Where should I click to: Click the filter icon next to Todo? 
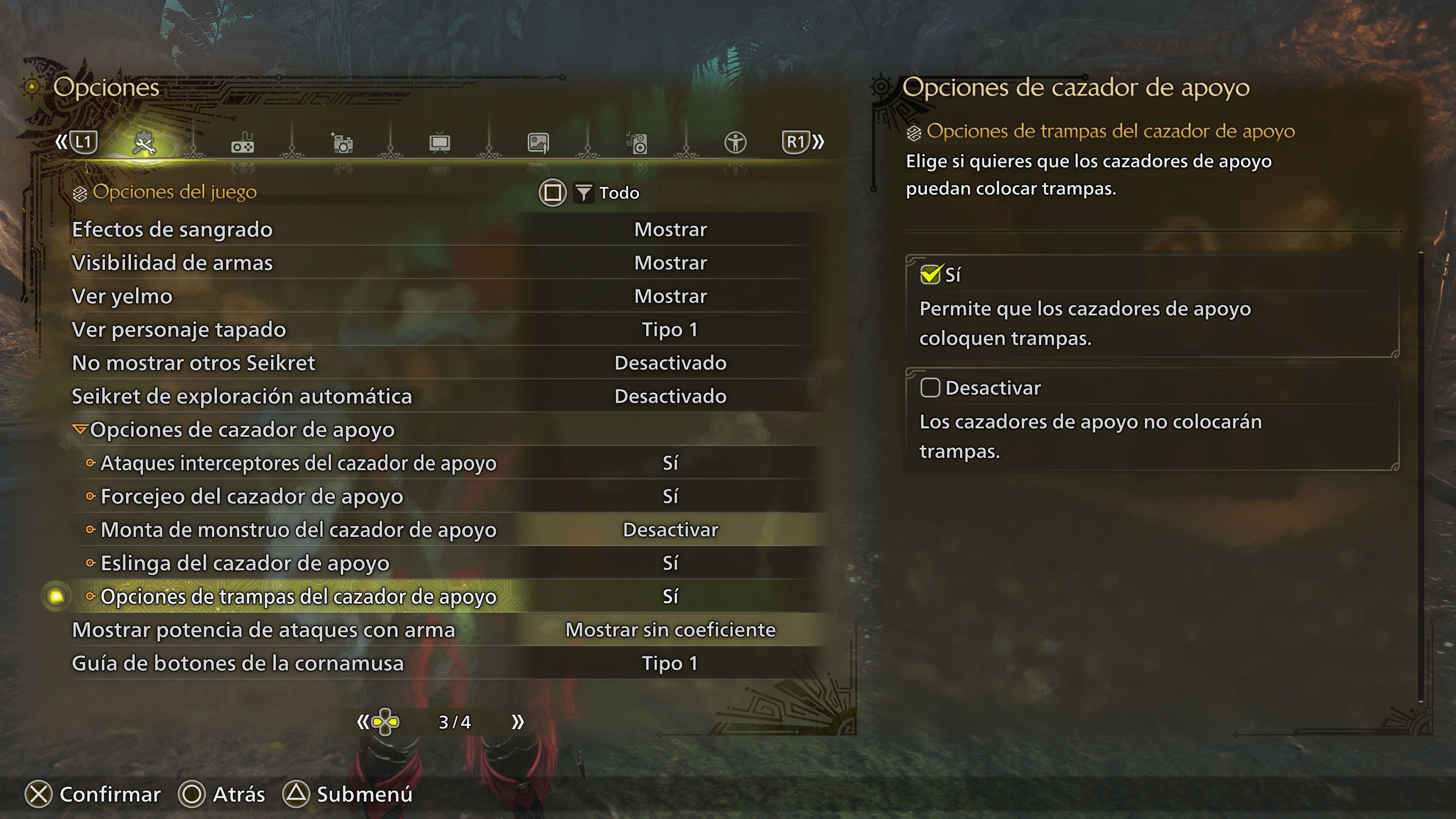pos(585,193)
